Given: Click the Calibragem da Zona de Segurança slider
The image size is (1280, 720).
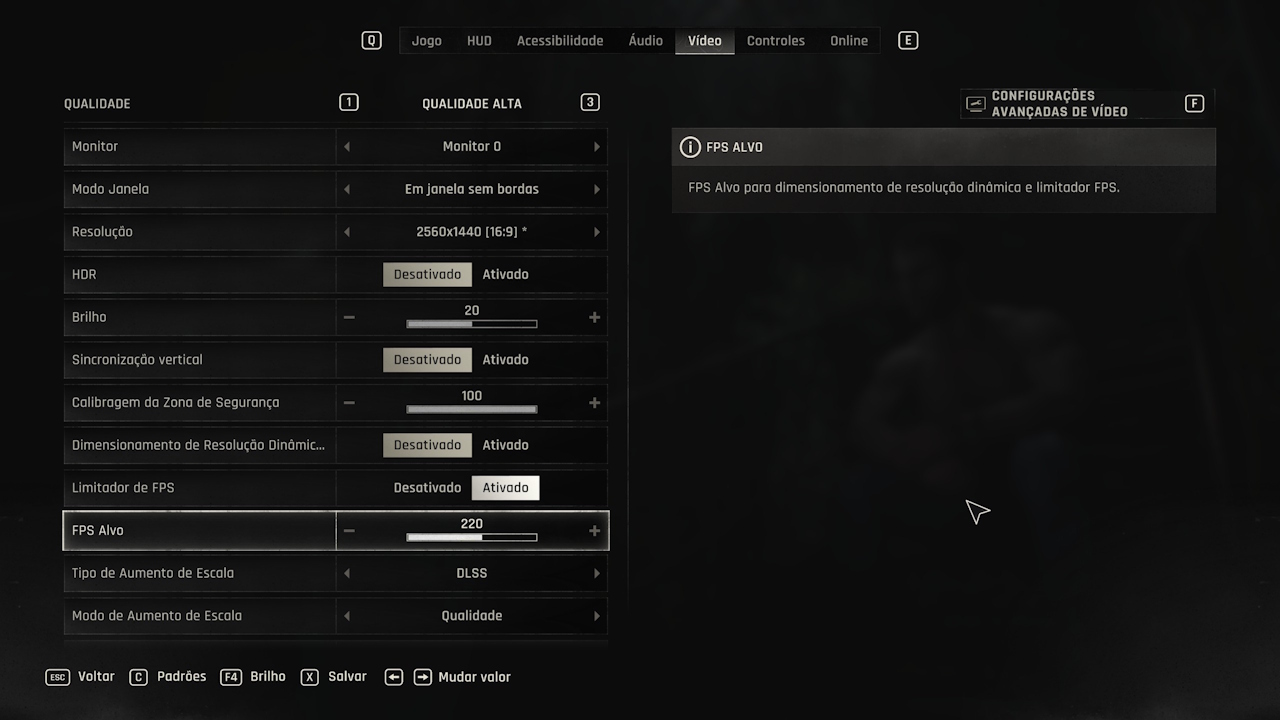Looking at the screenshot, I should coord(471,409).
